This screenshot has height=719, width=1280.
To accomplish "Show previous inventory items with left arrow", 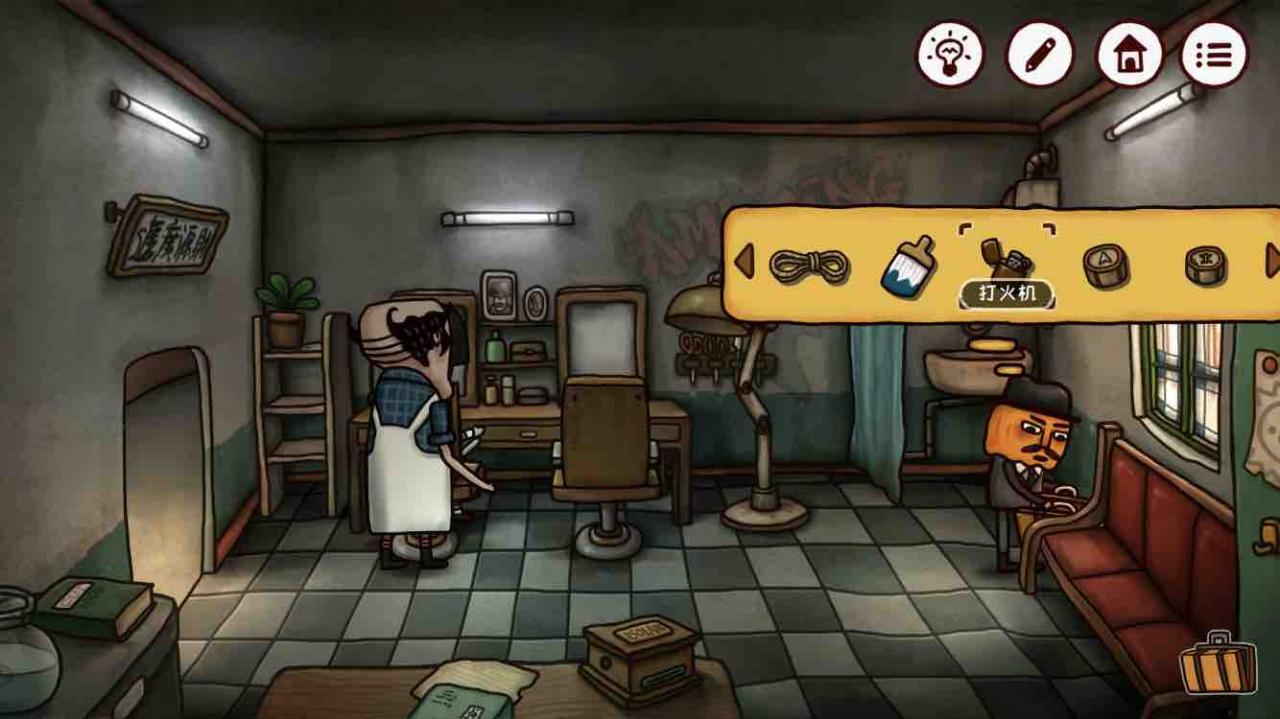I will (743, 262).
